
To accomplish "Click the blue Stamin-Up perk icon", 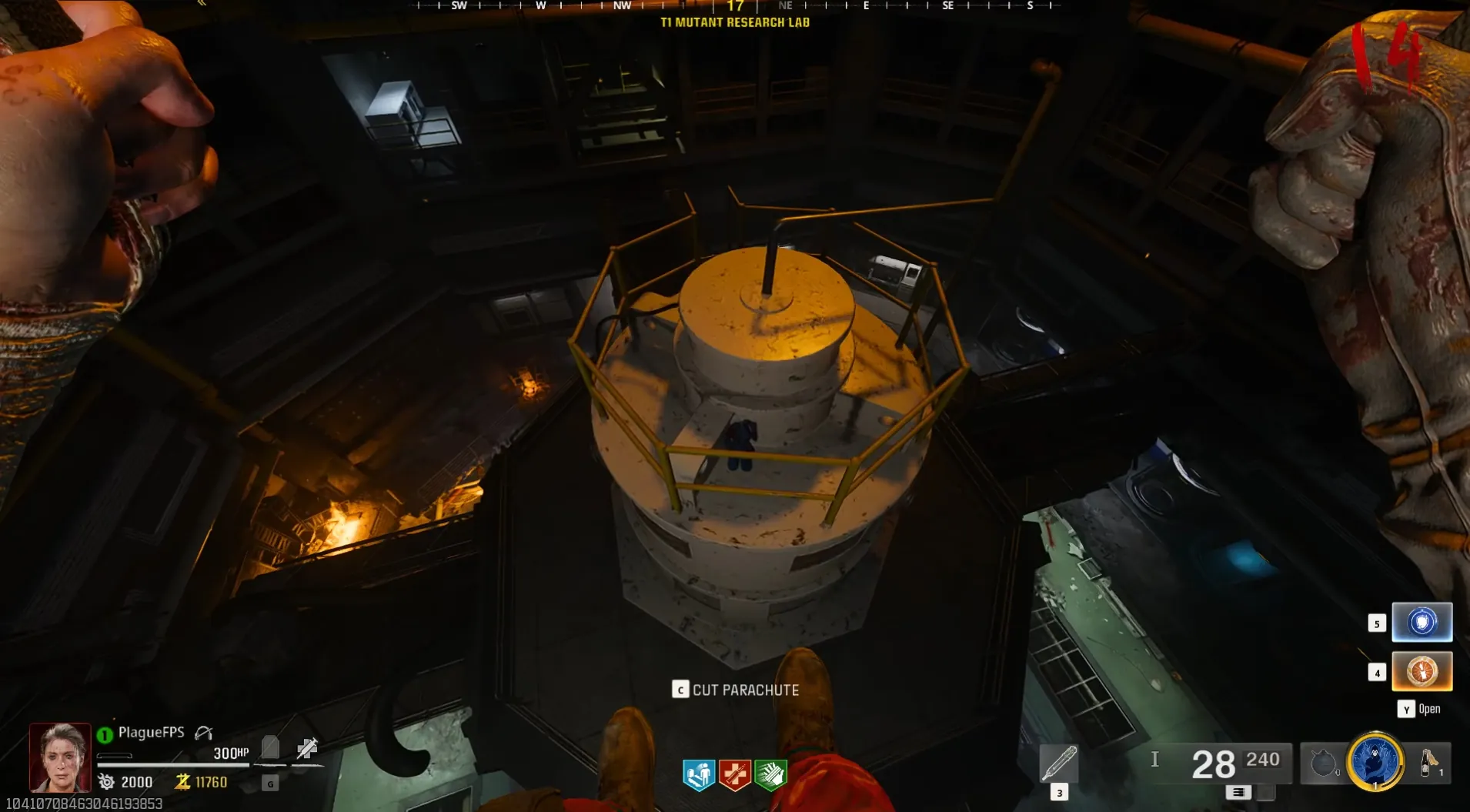I will click(x=699, y=774).
